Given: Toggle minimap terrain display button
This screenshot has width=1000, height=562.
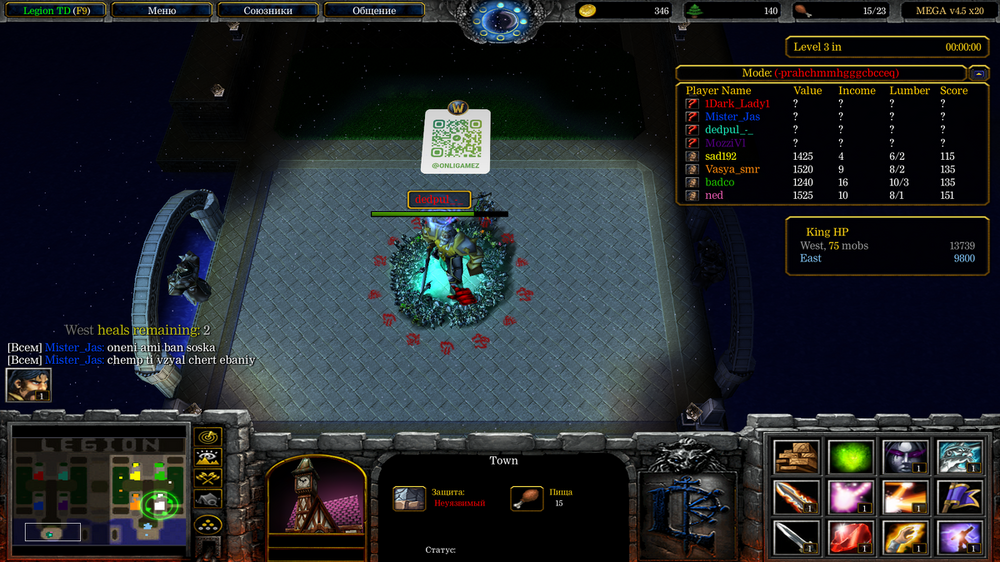Looking at the screenshot, I should coord(208,458).
